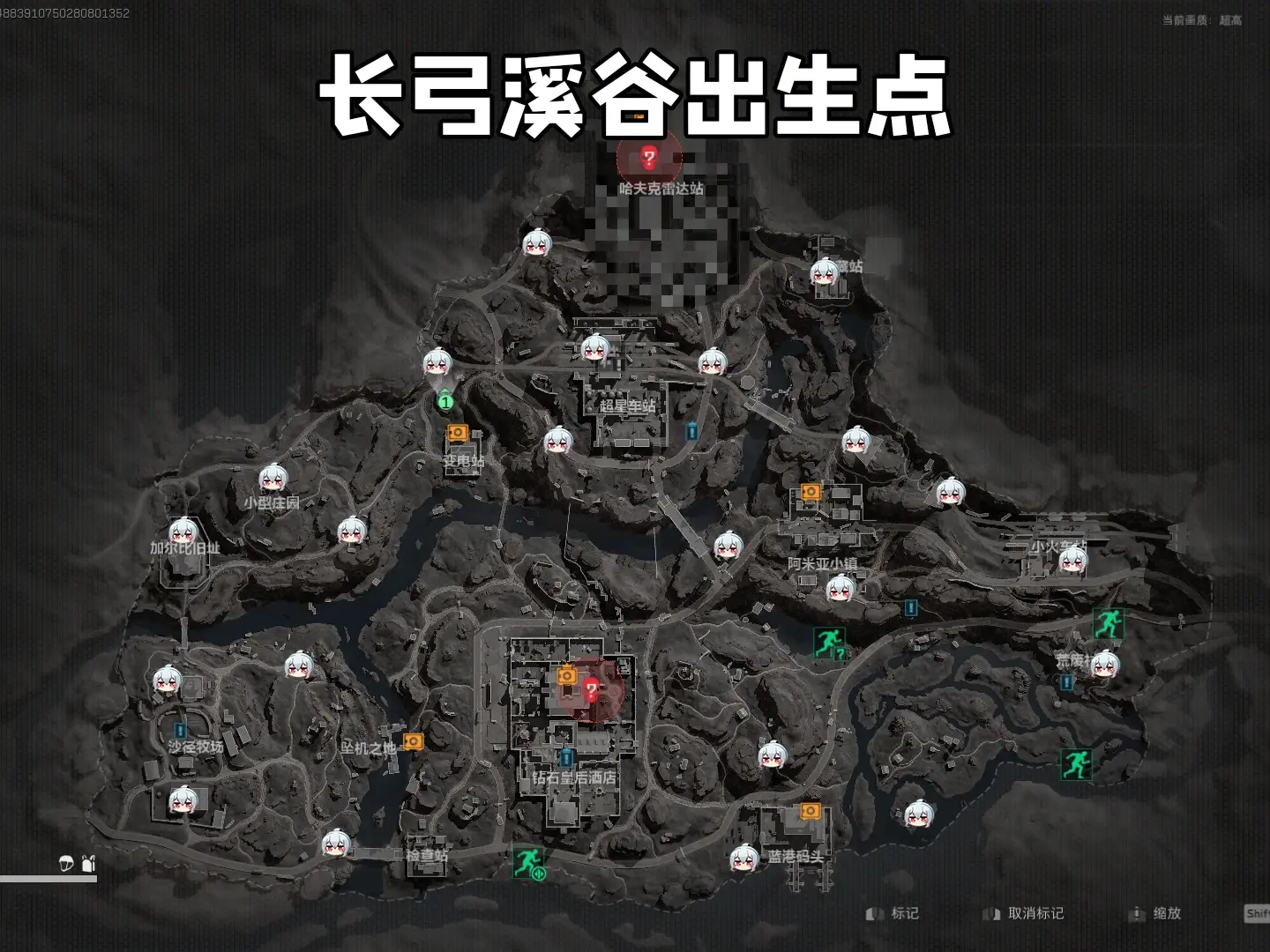Select the helmet icon in the bottom left
1270x952 pixels.
tap(65, 862)
